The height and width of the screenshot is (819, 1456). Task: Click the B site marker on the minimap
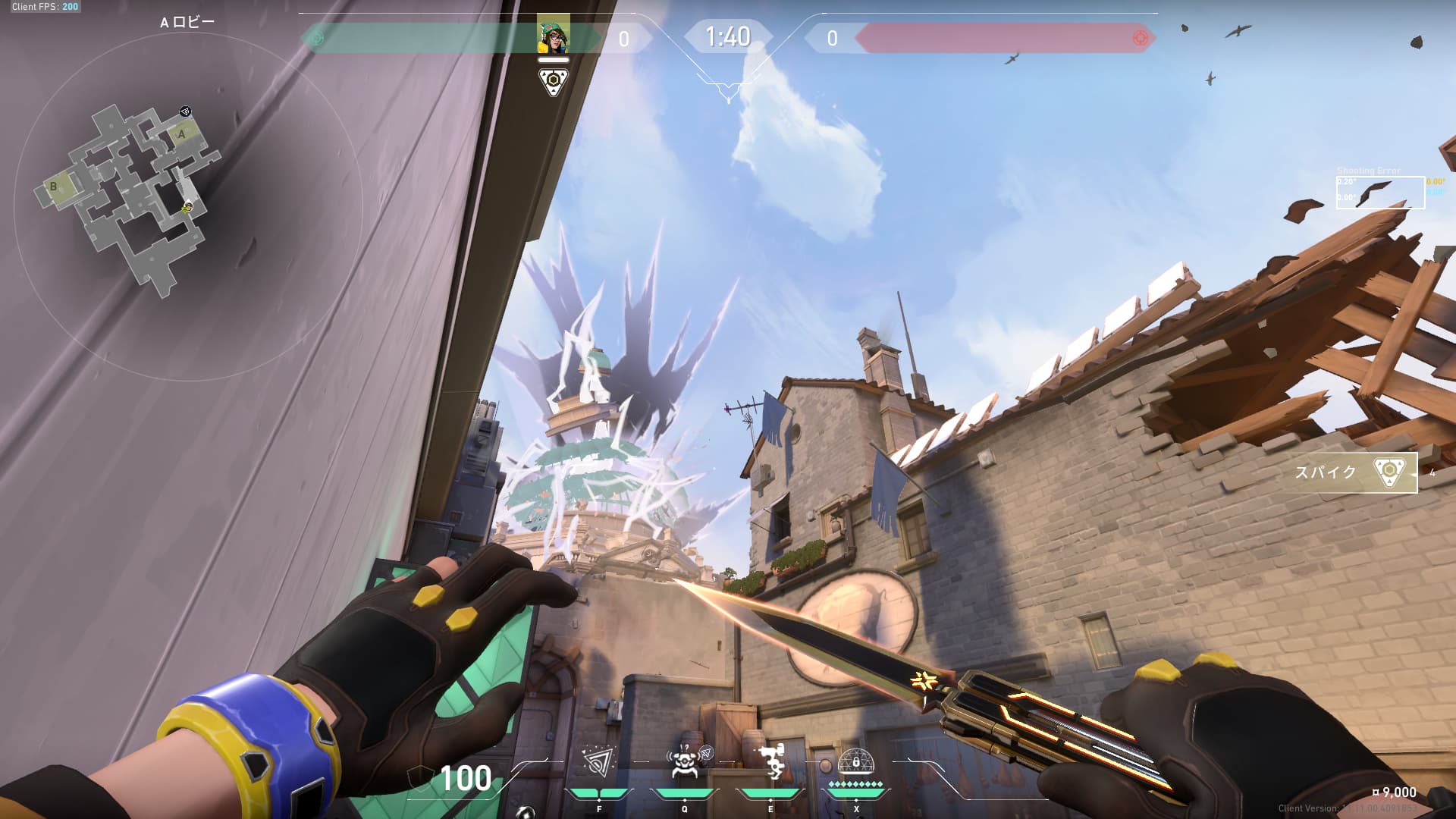(x=54, y=186)
